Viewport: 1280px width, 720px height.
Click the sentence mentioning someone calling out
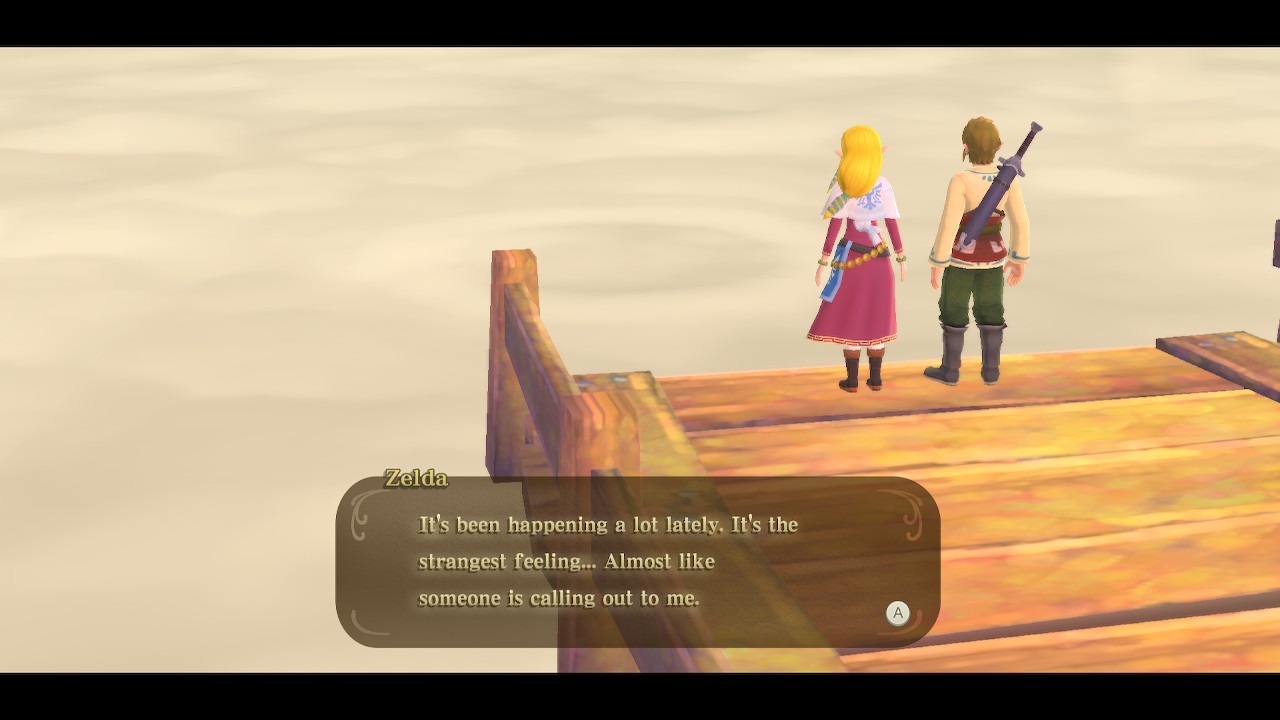click(x=560, y=598)
